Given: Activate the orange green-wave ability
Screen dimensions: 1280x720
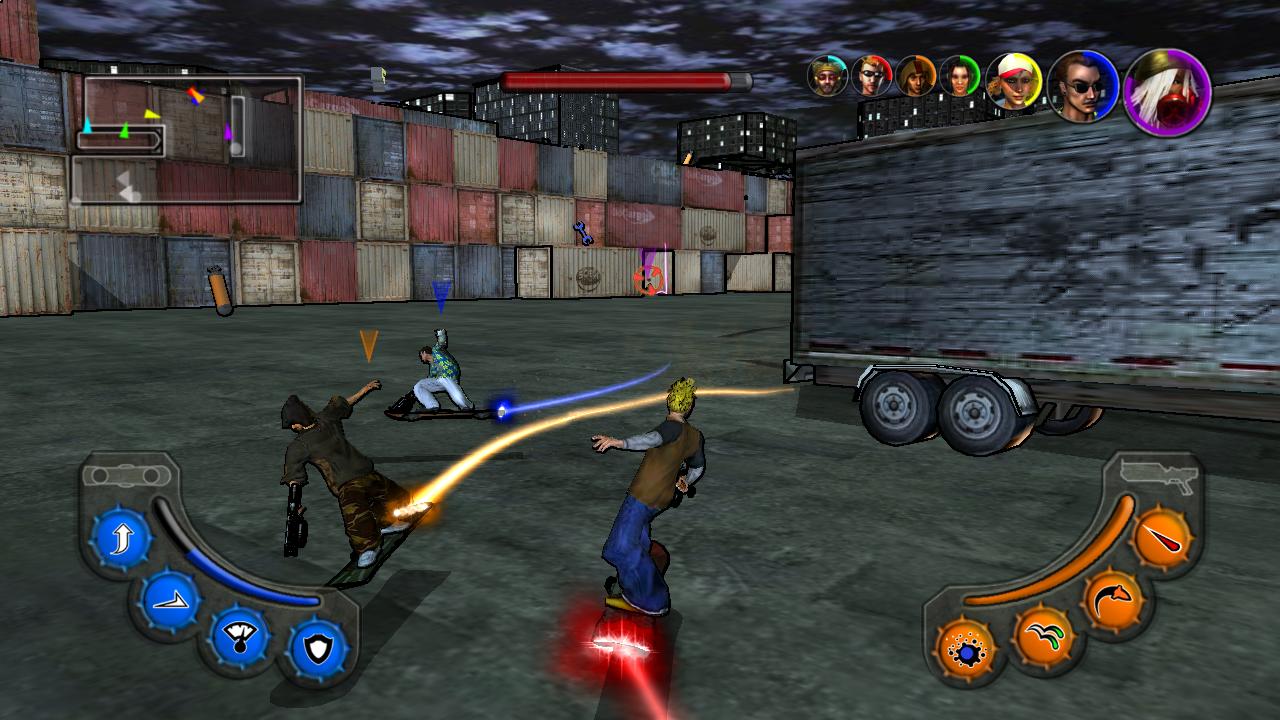Looking at the screenshot, I should click(x=1043, y=637).
